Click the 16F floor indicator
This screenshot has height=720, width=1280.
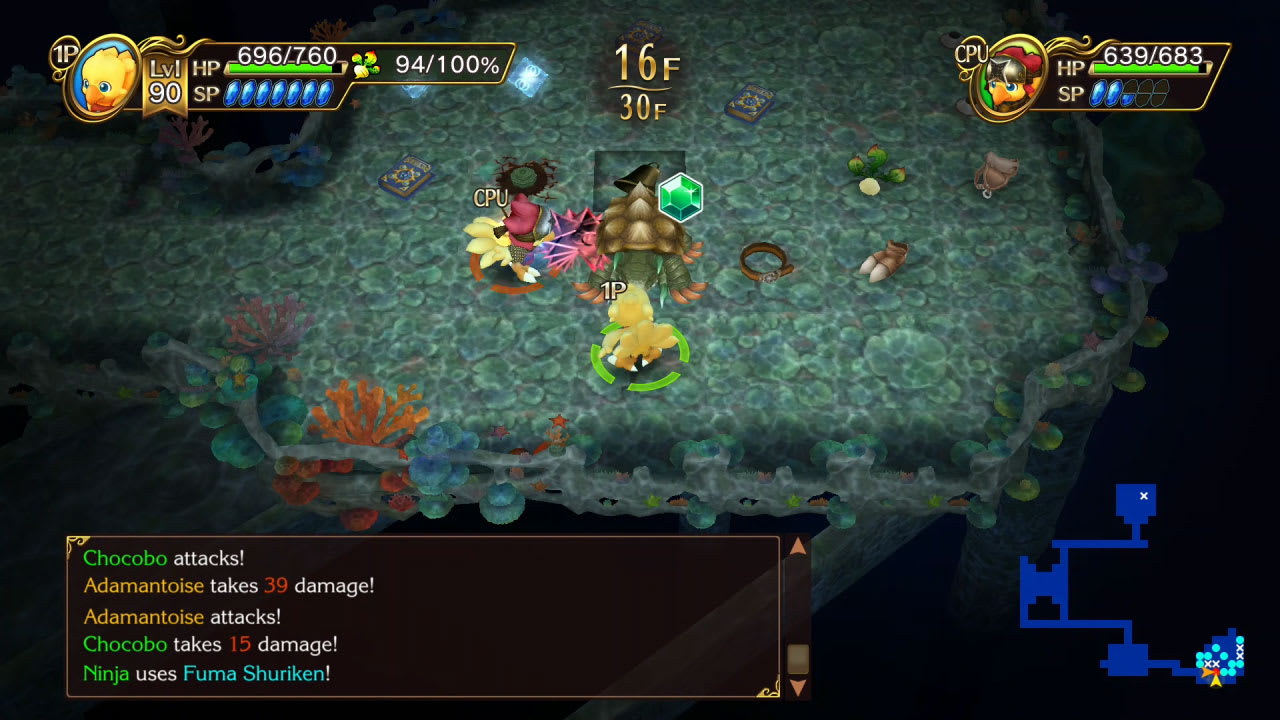tap(648, 62)
